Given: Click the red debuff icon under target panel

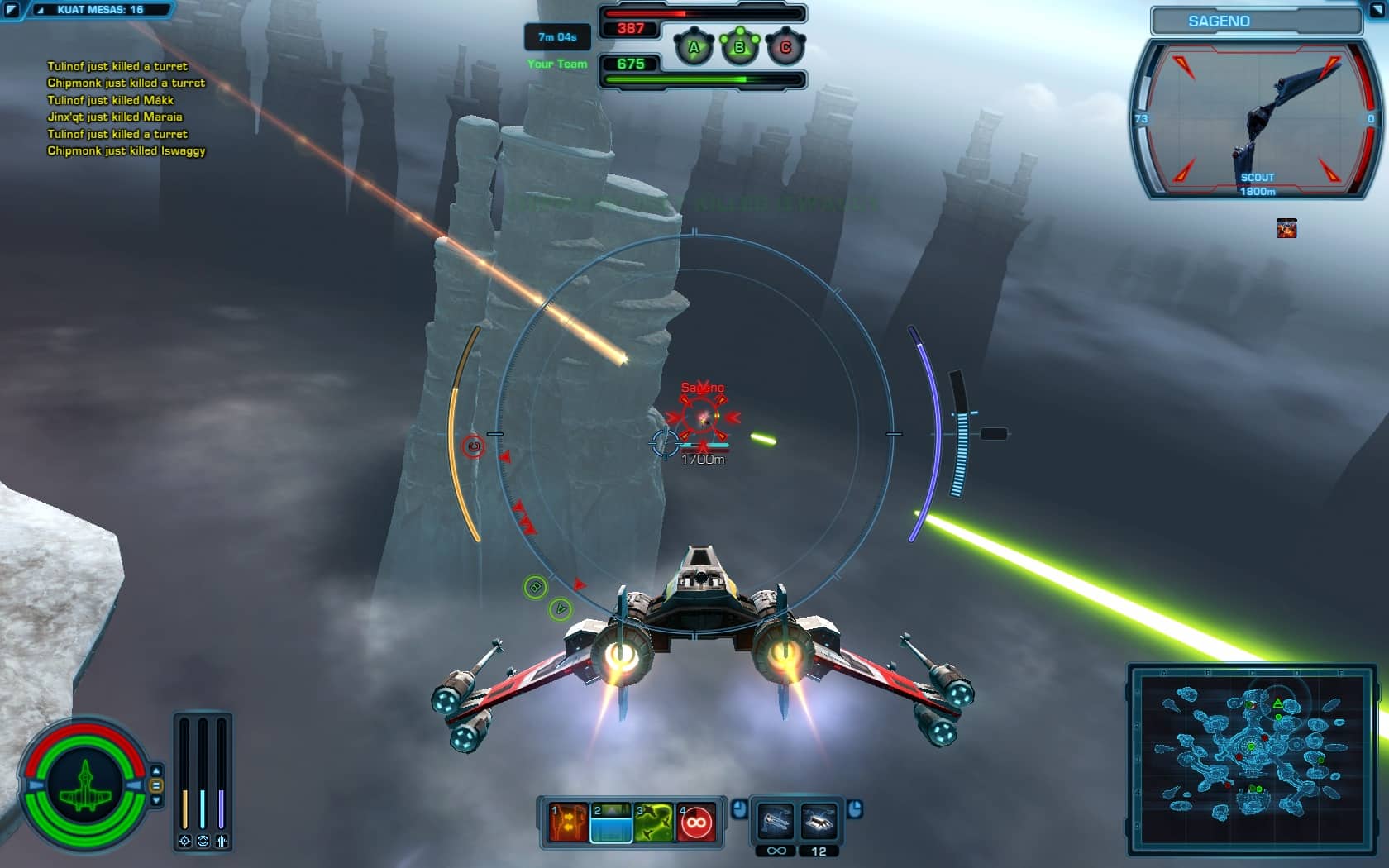Looking at the screenshot, I should 1286,228.
